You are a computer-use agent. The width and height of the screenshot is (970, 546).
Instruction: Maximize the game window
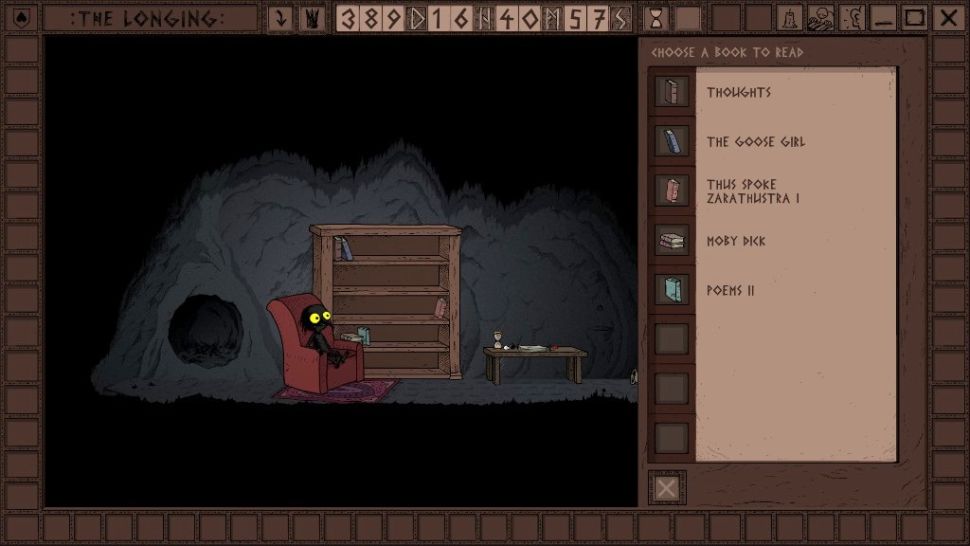point(914,18)
